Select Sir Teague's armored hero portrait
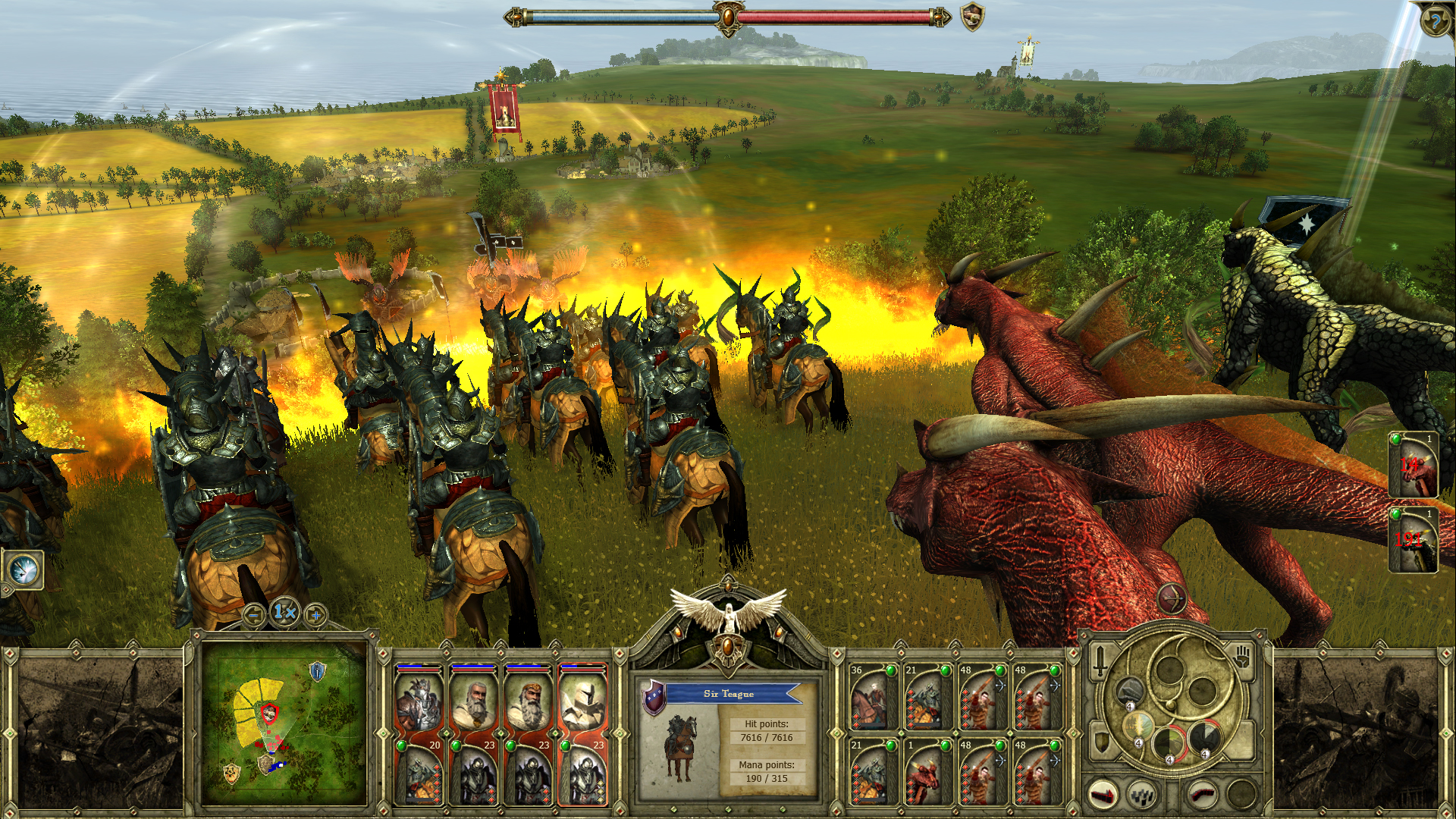1456x819 pixels. (x=419, y=702)
